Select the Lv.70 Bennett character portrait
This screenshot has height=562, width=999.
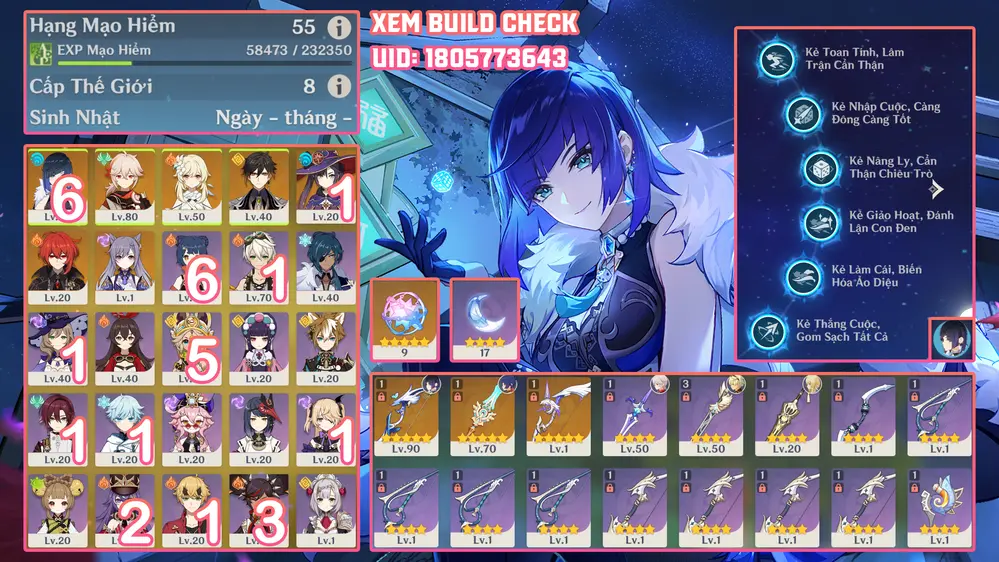coord(258,267)
